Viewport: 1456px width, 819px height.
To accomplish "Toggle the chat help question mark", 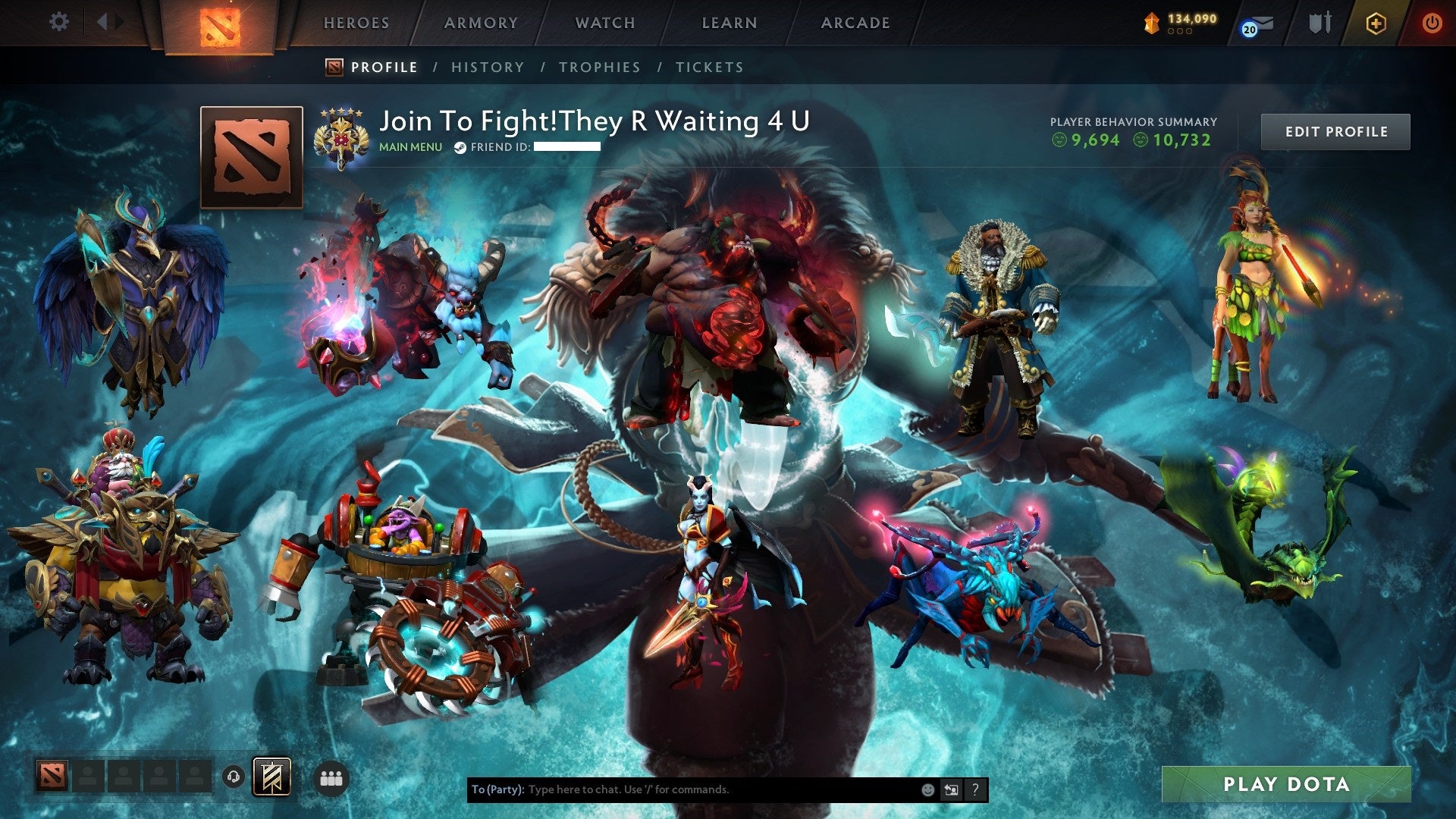I will pos(975,789).
